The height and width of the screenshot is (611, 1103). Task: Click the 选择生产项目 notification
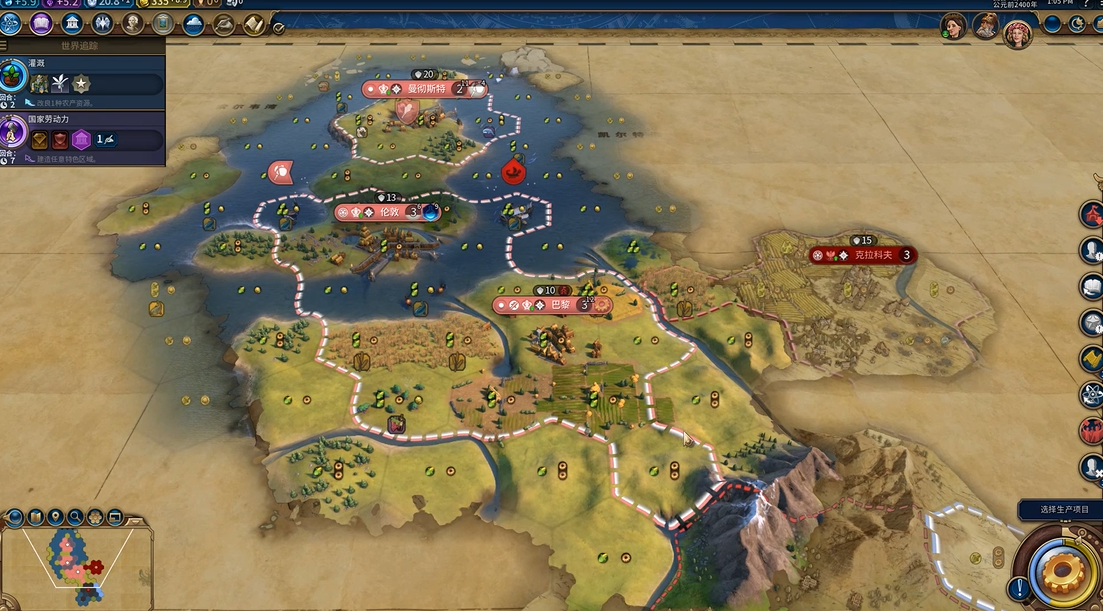click(1060, 510)
